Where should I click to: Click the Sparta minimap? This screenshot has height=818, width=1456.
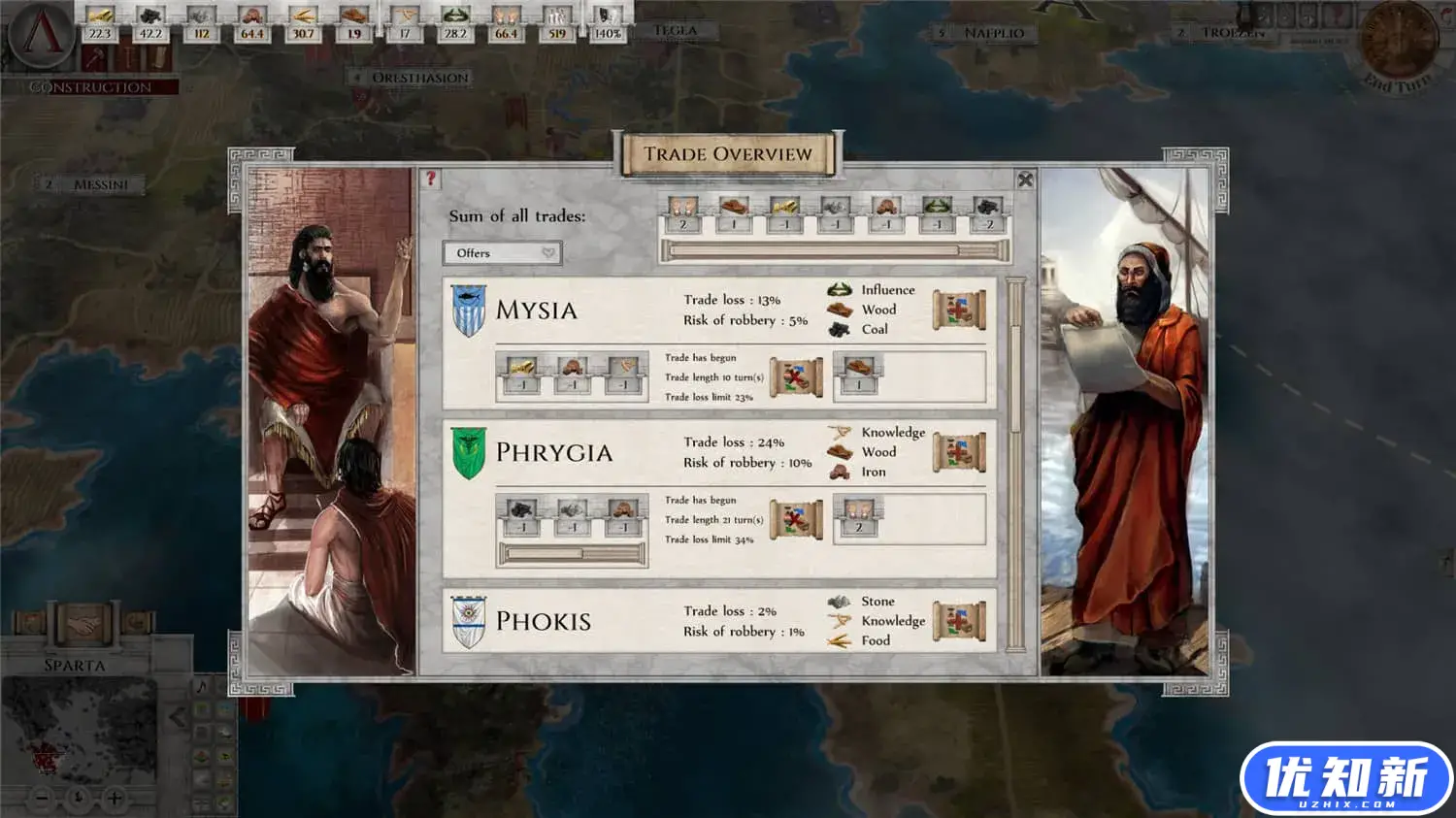(80, 733)
